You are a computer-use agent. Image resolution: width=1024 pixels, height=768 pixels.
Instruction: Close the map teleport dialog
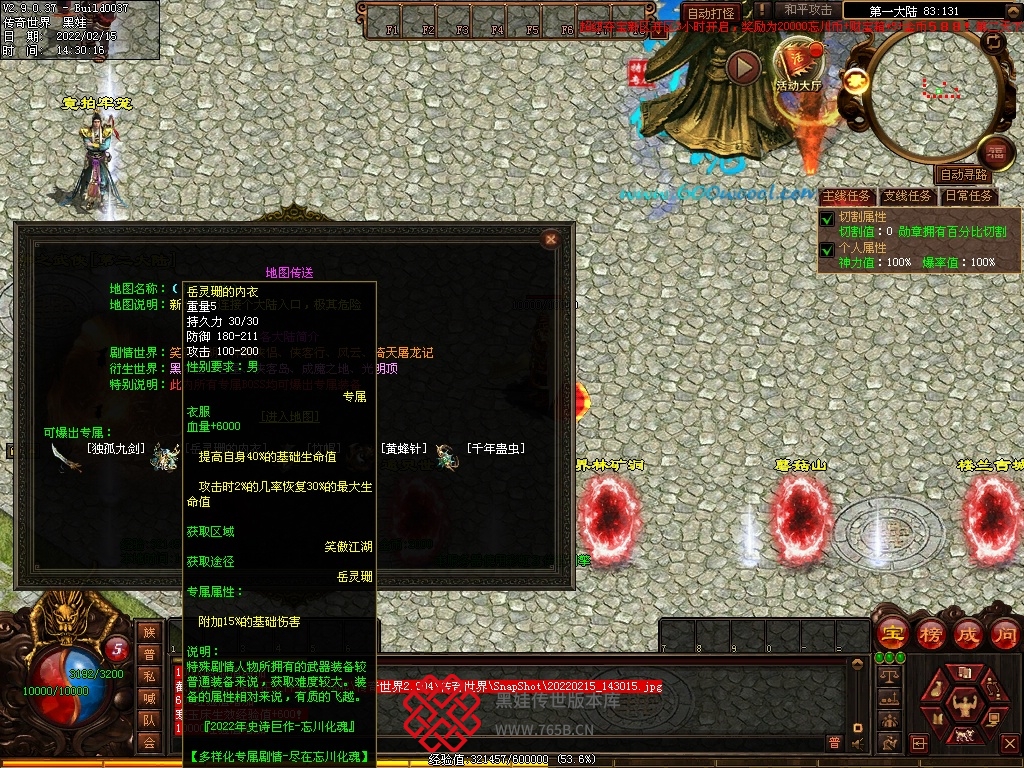click(x=549, y=239)
